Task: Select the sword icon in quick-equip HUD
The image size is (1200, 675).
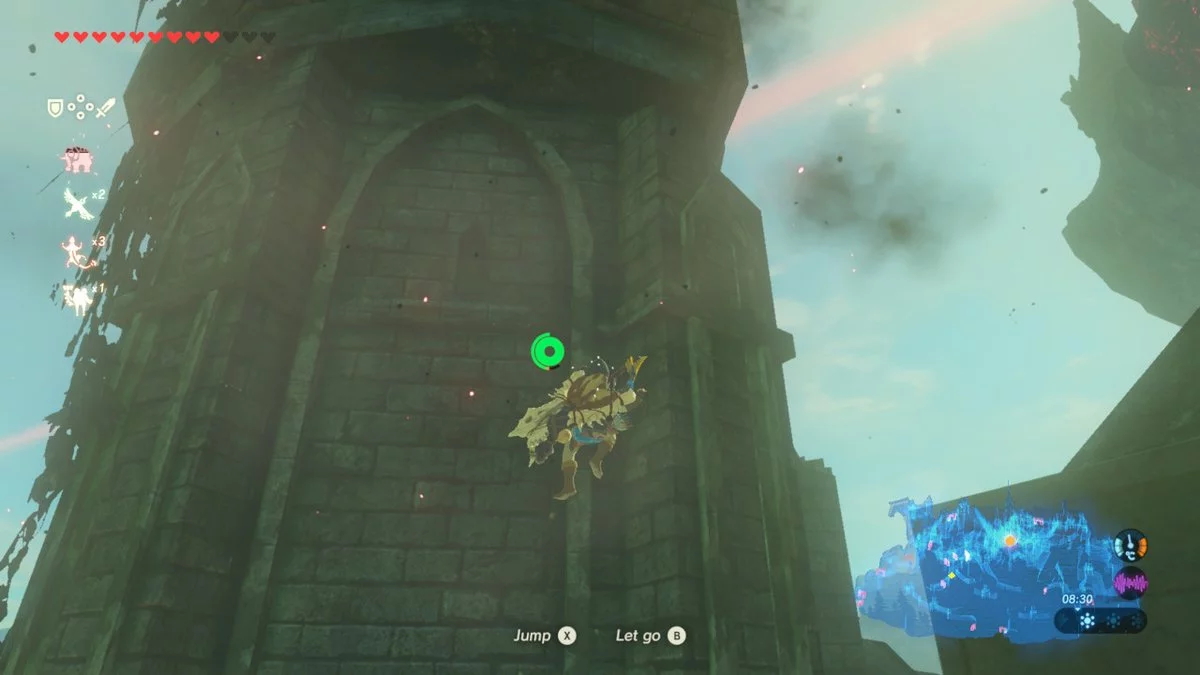Action: click(107, 107)
